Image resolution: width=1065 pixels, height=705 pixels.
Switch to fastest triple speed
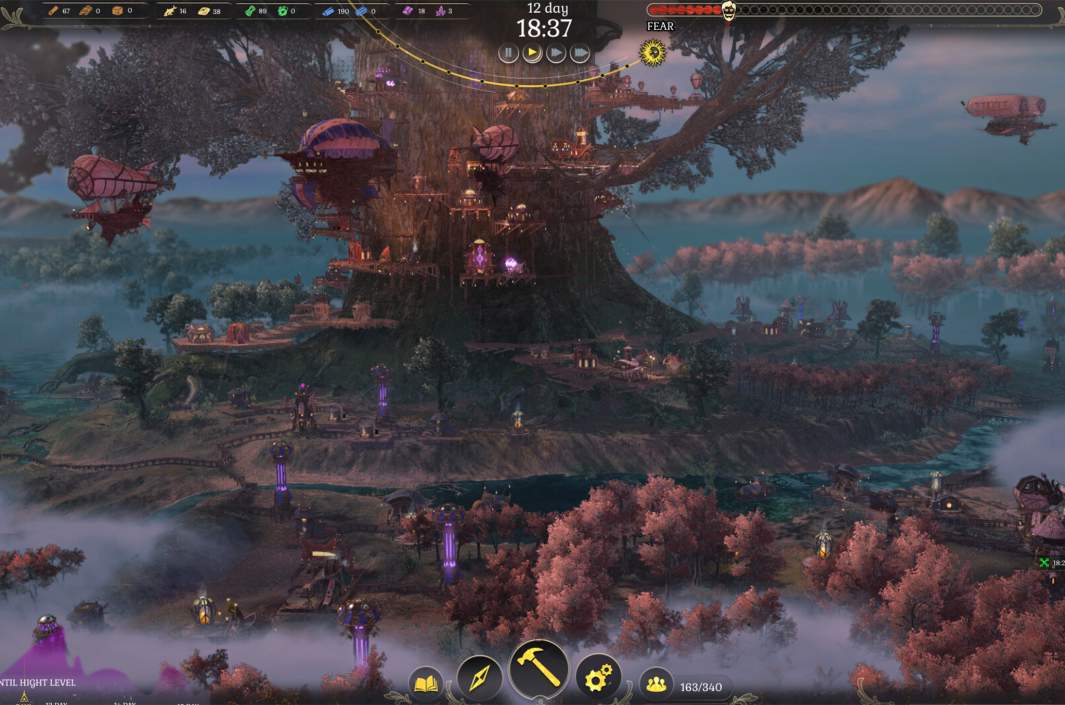point(580,53)
